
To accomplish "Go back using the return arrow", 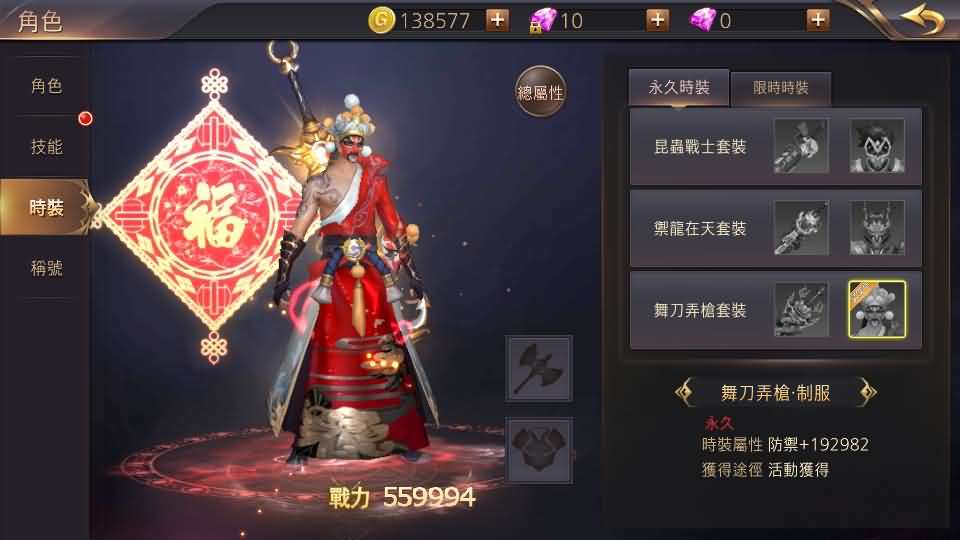I will point(921,19).
